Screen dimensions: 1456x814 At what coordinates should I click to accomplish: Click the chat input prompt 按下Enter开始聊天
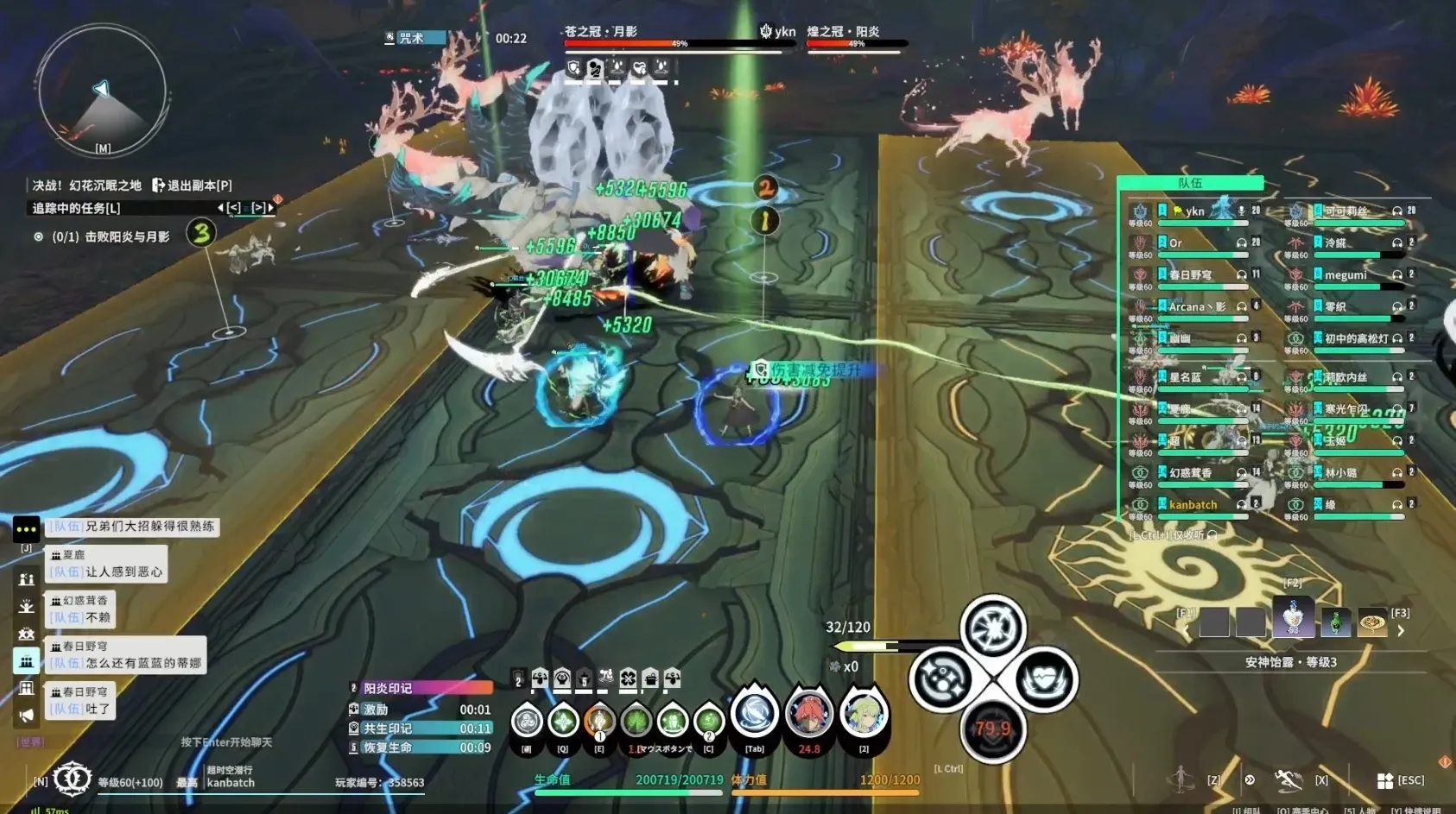[226, 742]
